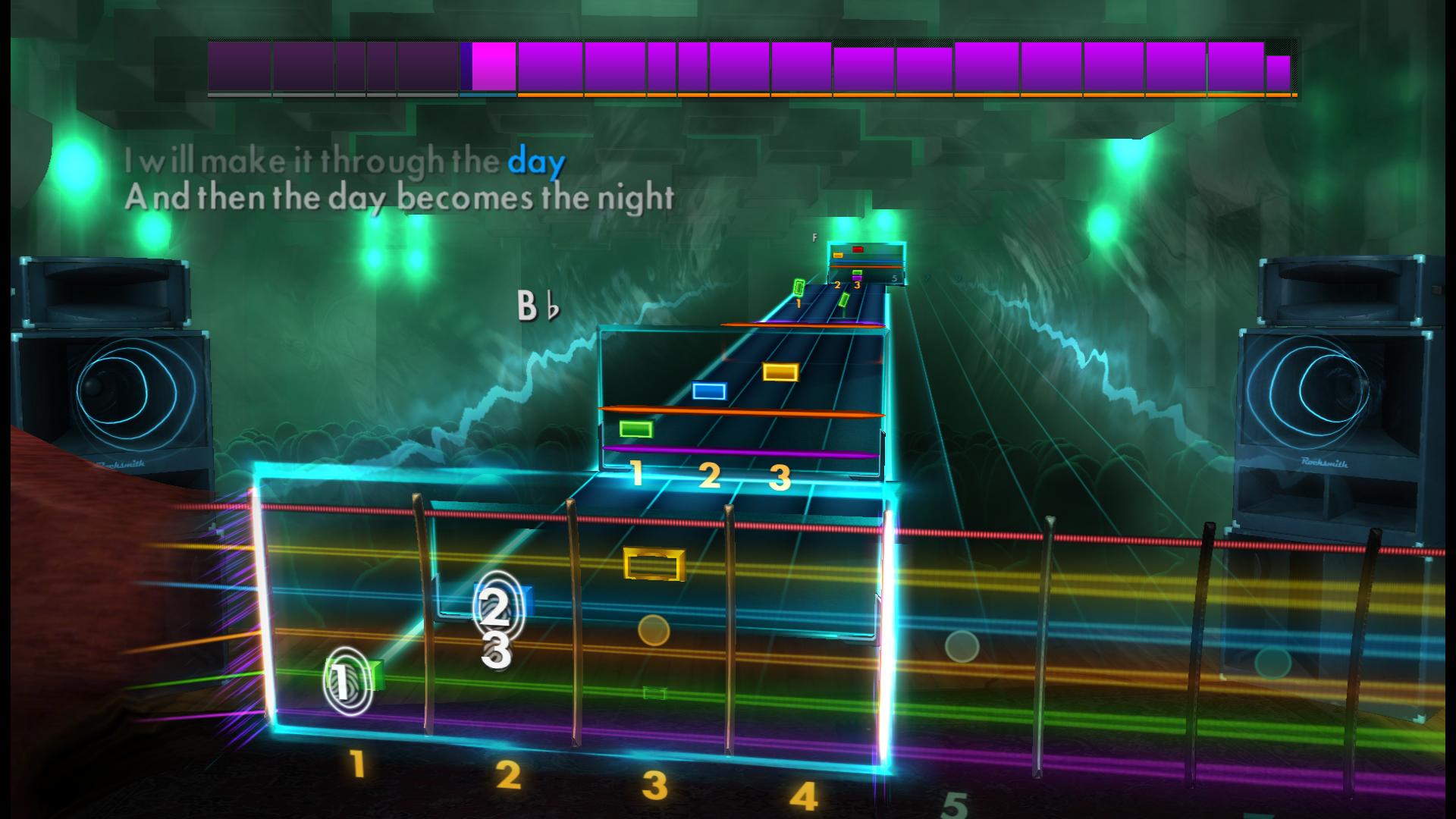Click the highlighted word day in the lyrics
This screenshot has width=1456, height=819.
point(535,160)
